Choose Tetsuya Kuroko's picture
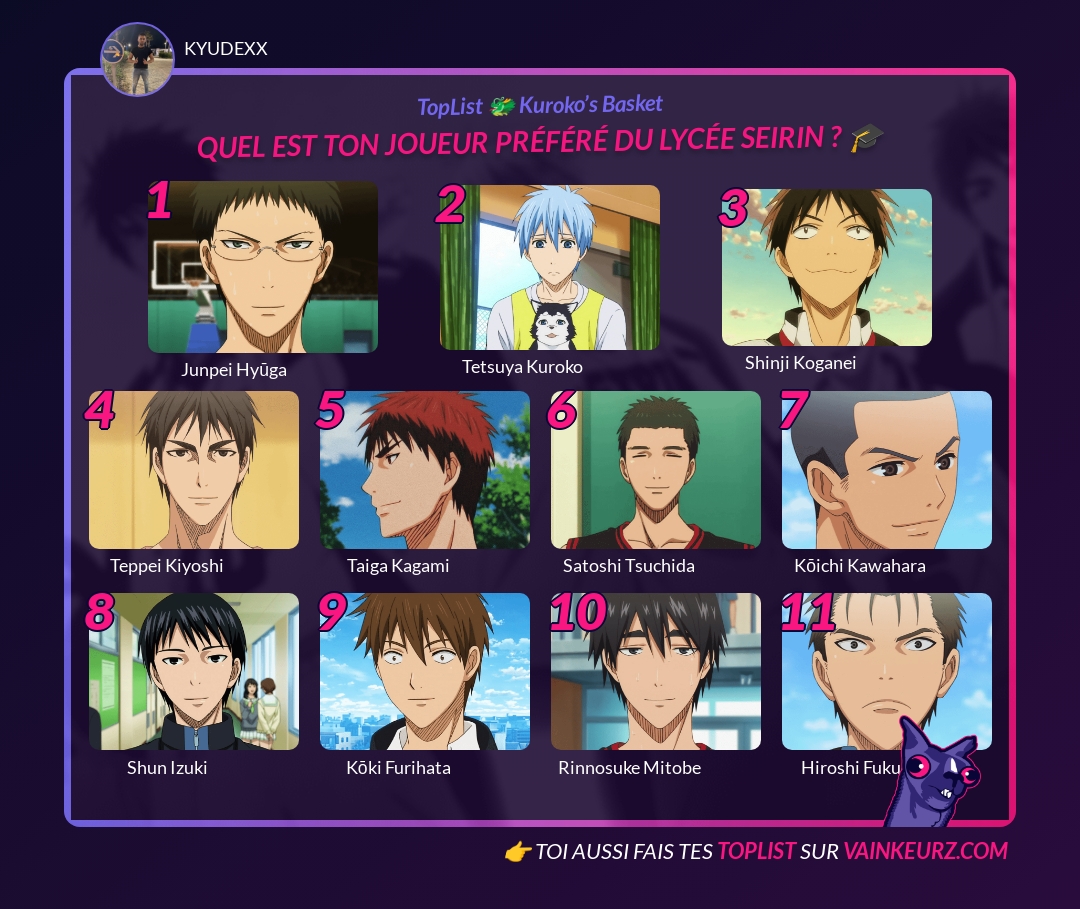 point(550,267)
